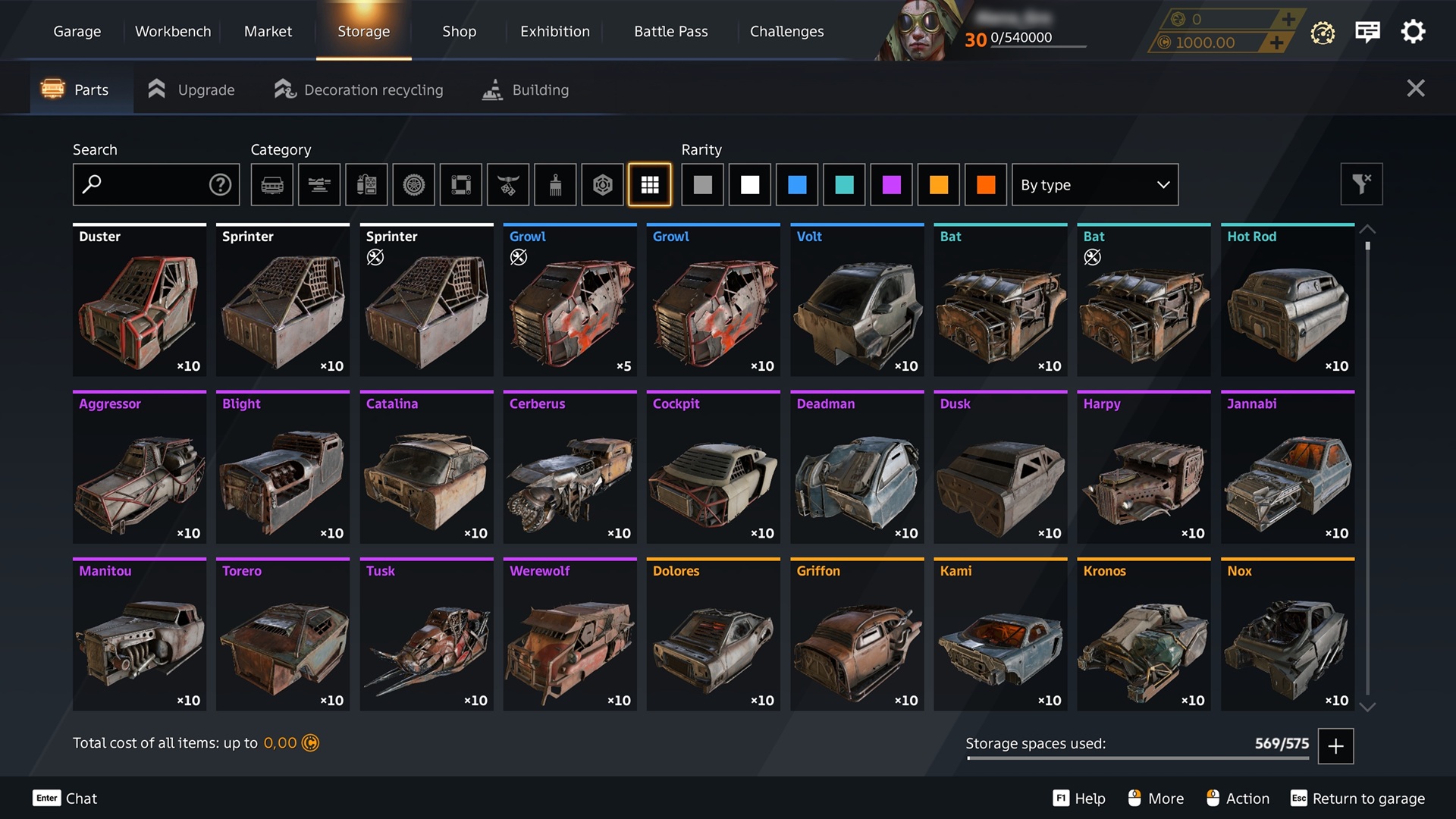Open the Garage menu

(77, 31)
